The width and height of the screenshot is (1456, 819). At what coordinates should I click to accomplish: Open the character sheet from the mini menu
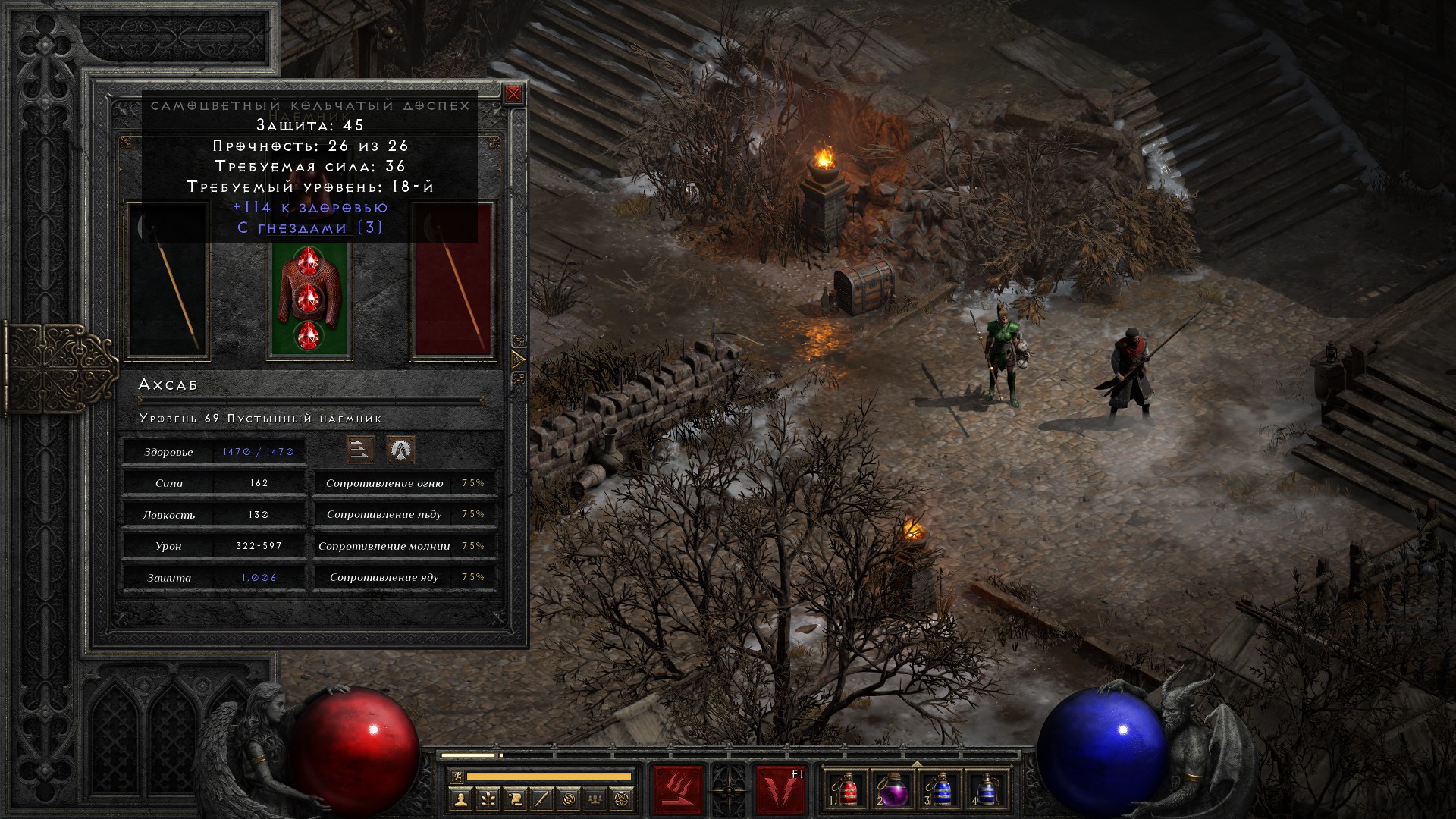pos(460,799)
